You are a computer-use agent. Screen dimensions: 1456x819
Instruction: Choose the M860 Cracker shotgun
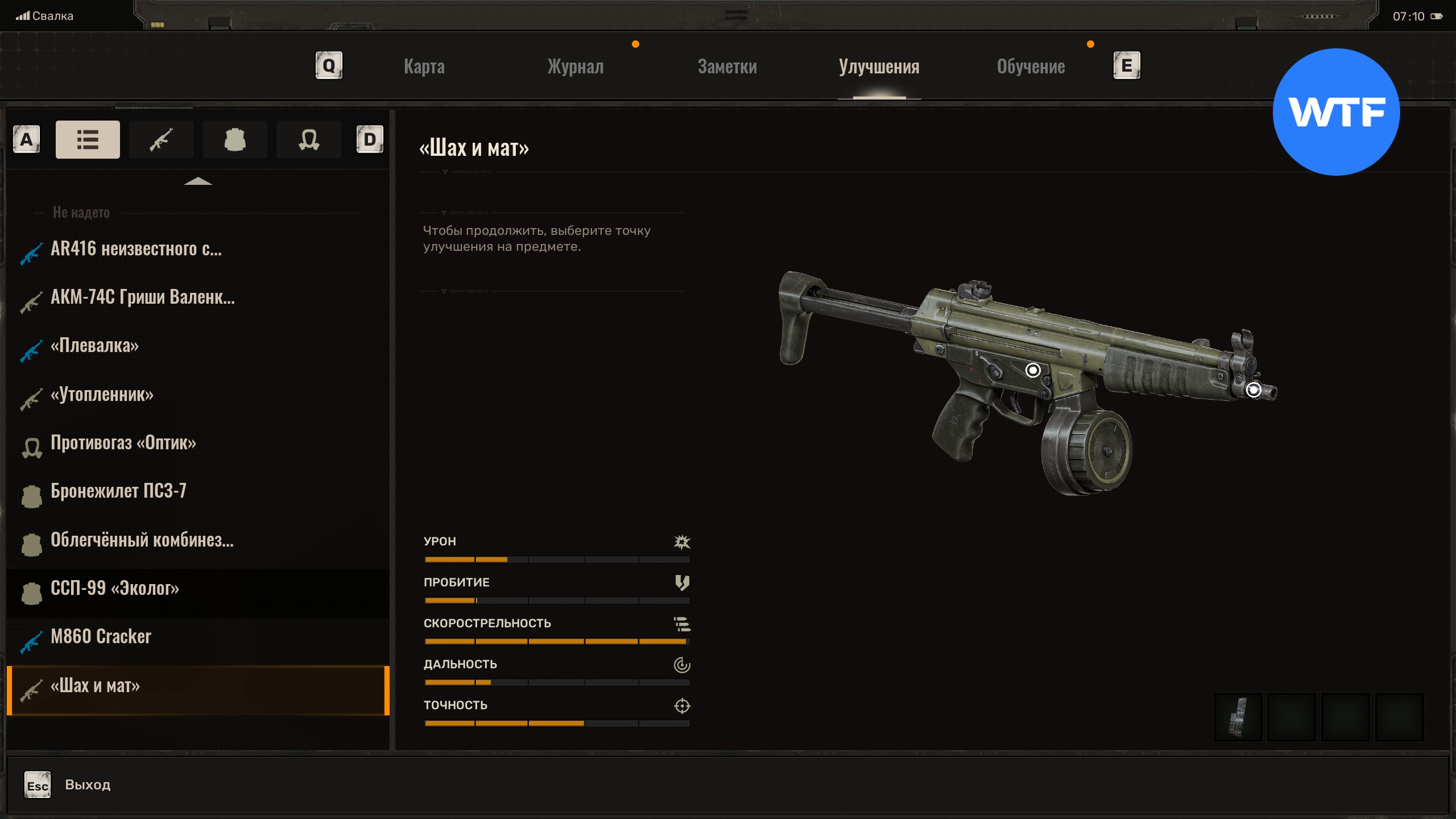click(x=101, y=637)
